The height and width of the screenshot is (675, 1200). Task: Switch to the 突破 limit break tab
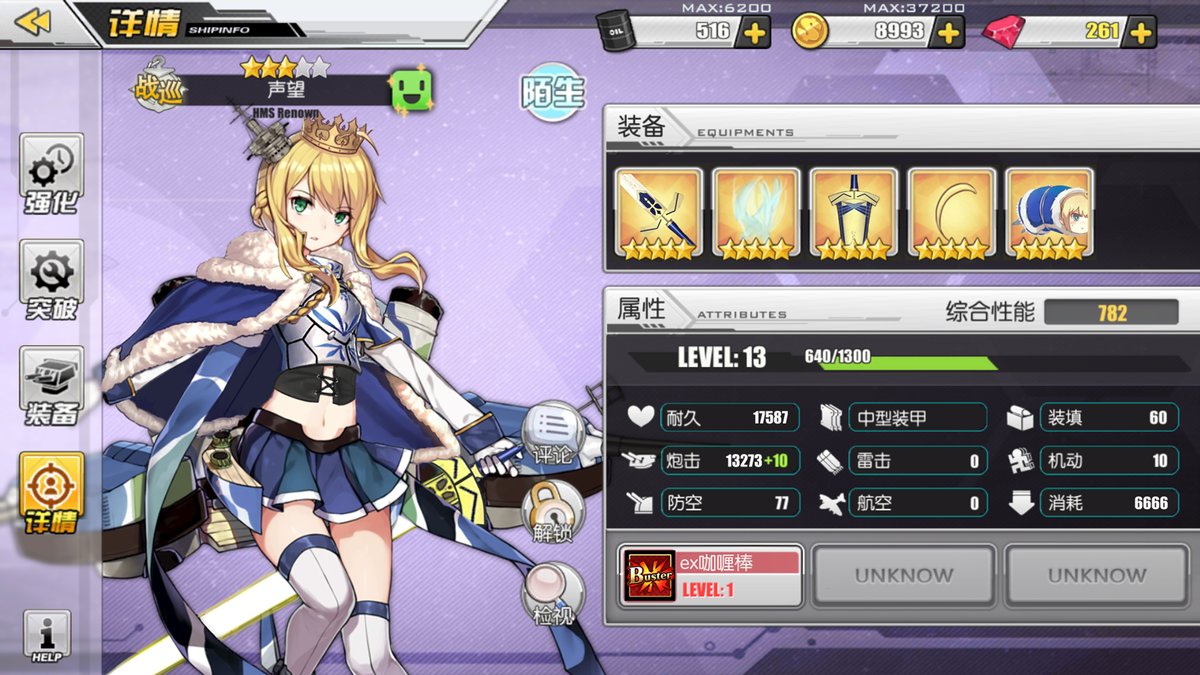pyautogui.click(x=51, y=281)
